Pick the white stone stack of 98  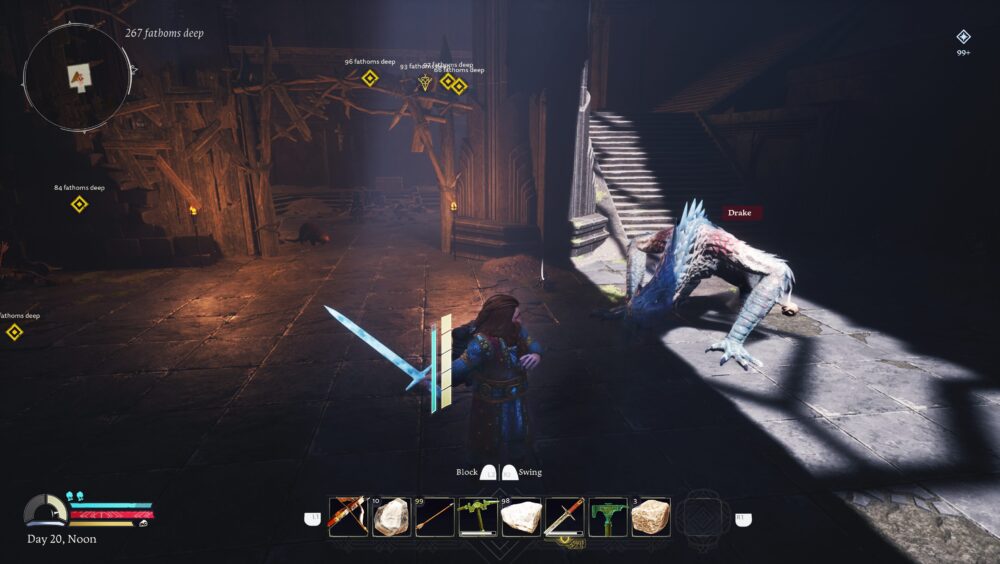(x=521, y=517)
